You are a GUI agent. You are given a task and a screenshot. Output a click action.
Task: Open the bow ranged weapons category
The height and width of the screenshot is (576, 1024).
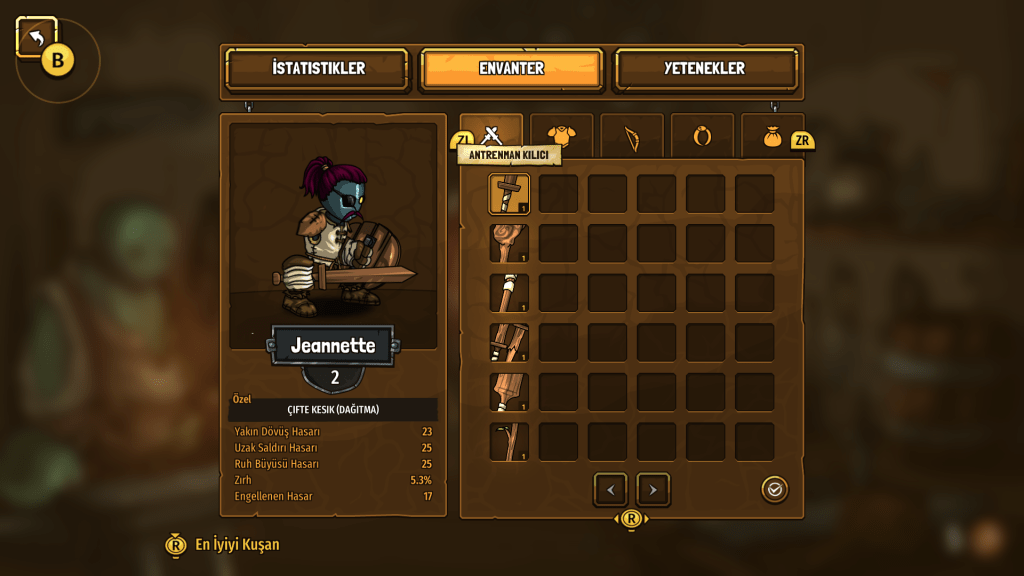coord(632,136)
